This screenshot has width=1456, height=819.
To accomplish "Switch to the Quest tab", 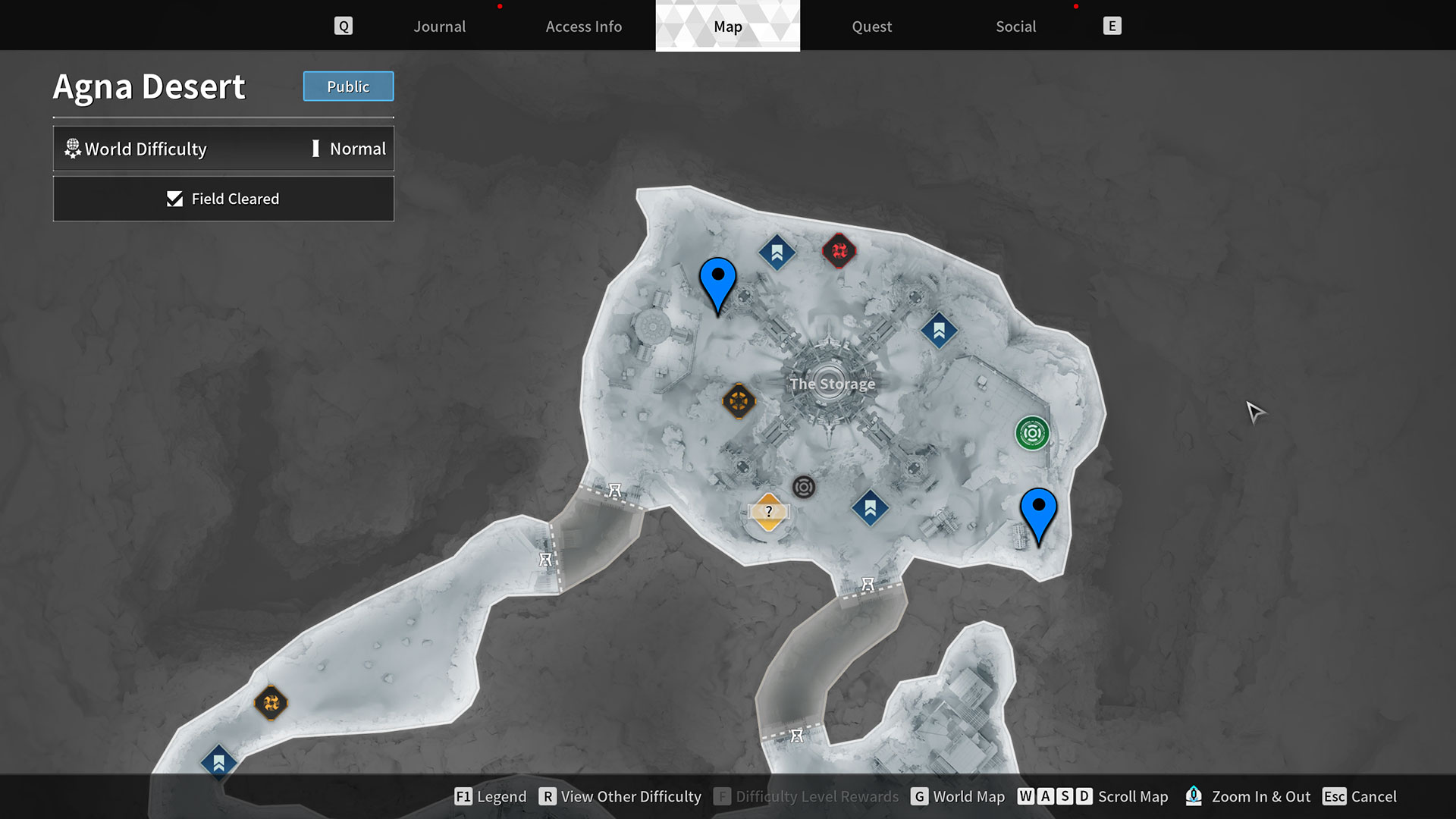I will point(871,26).
